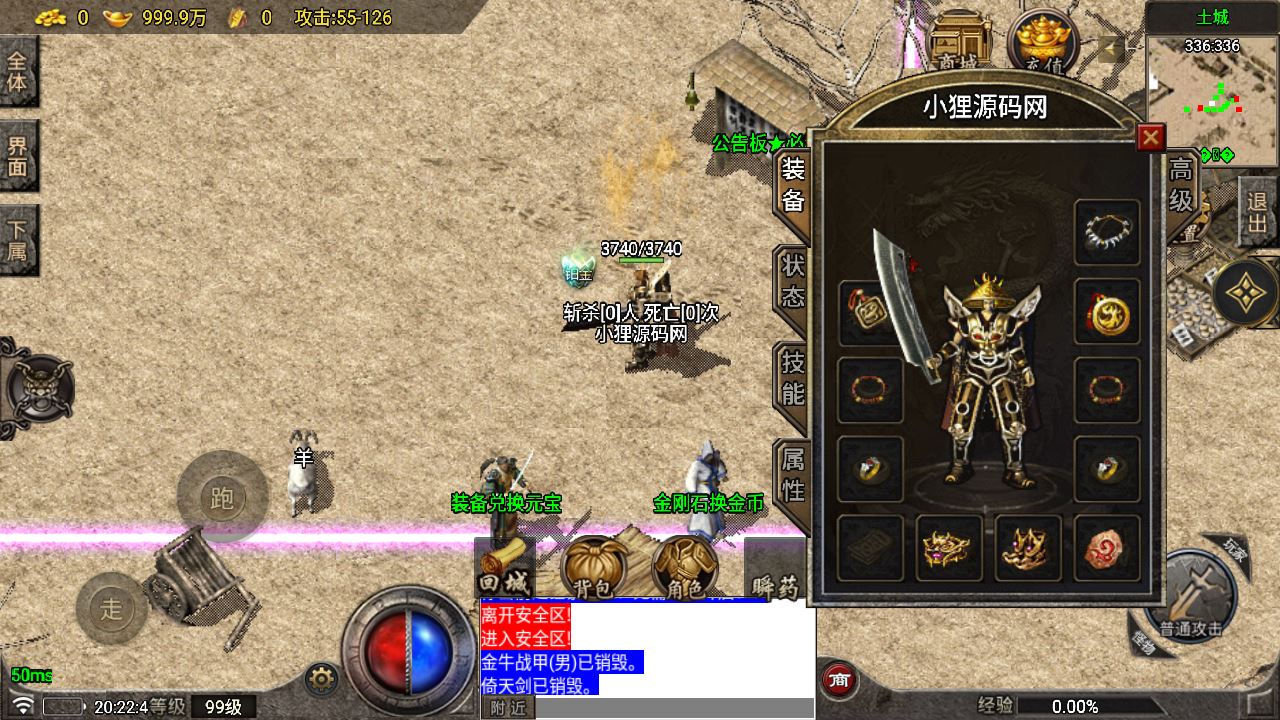This screenshot has height=720, width=1280.
Task: Select the red spiral stone slot
Action: (1107, 548)
